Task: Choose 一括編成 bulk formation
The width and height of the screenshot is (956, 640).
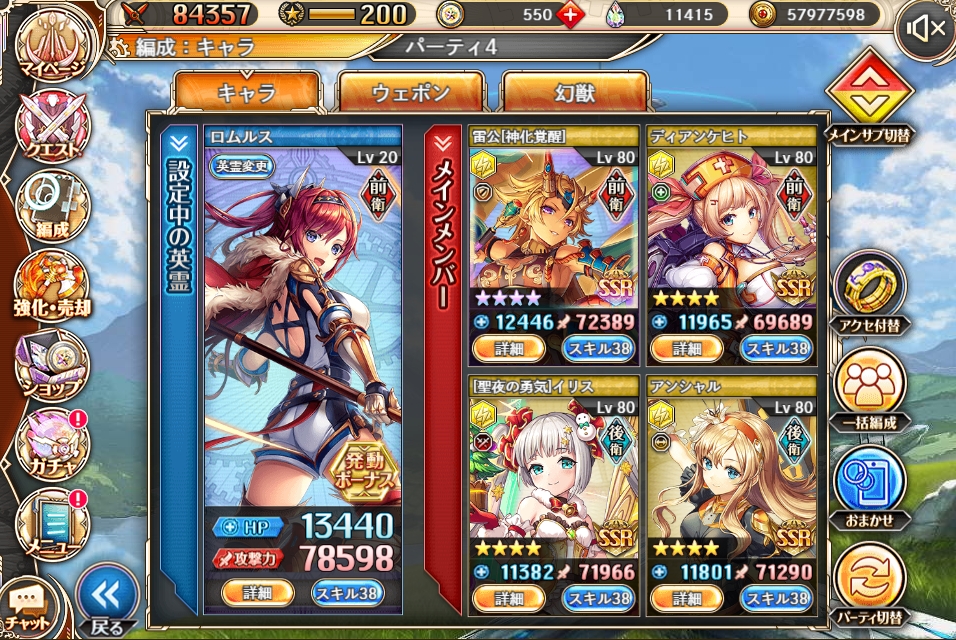Action: pyautogui.click(x=868, y=386)
